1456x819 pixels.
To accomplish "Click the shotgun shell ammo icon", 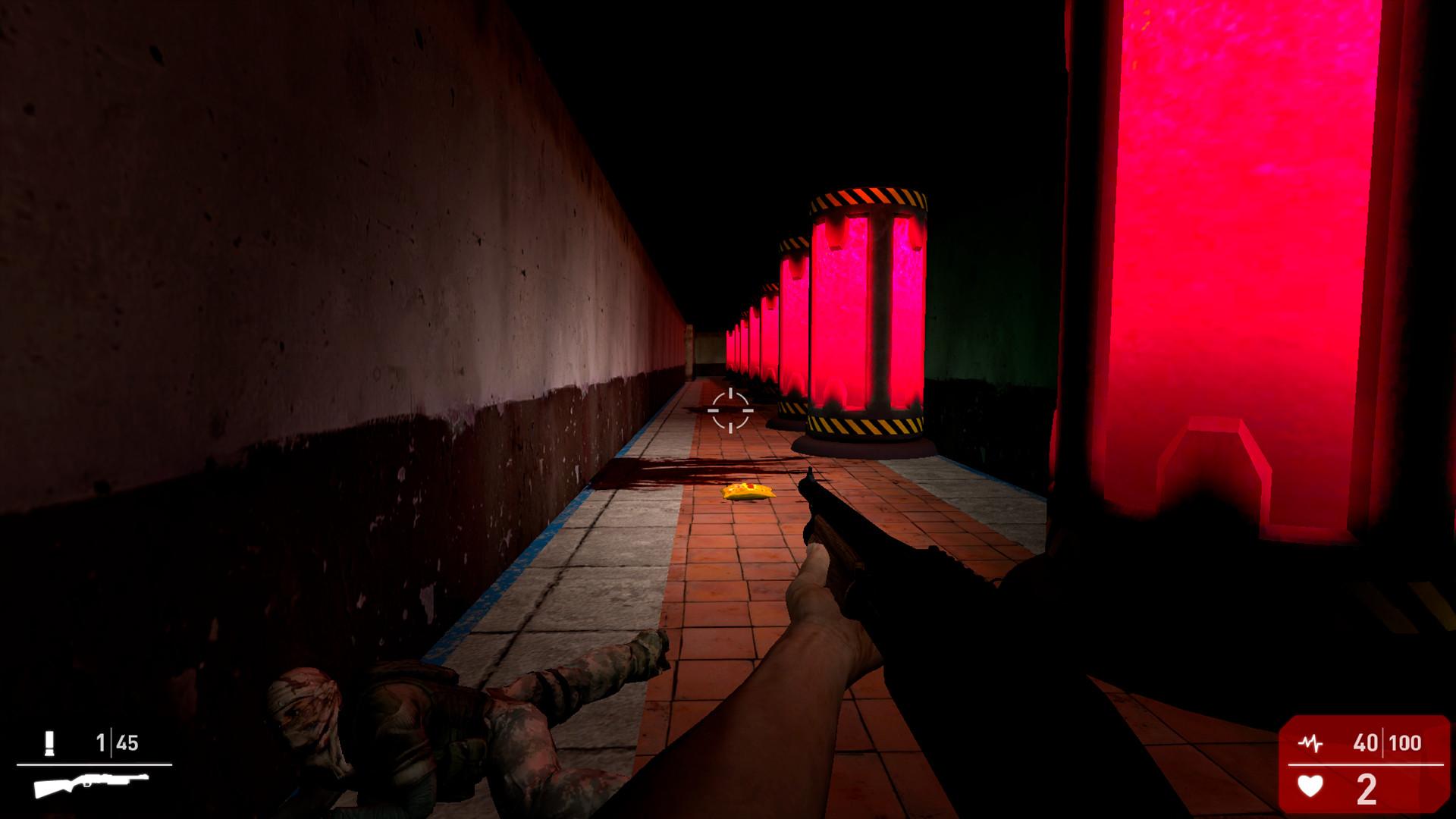I will (x=50, y=743).
